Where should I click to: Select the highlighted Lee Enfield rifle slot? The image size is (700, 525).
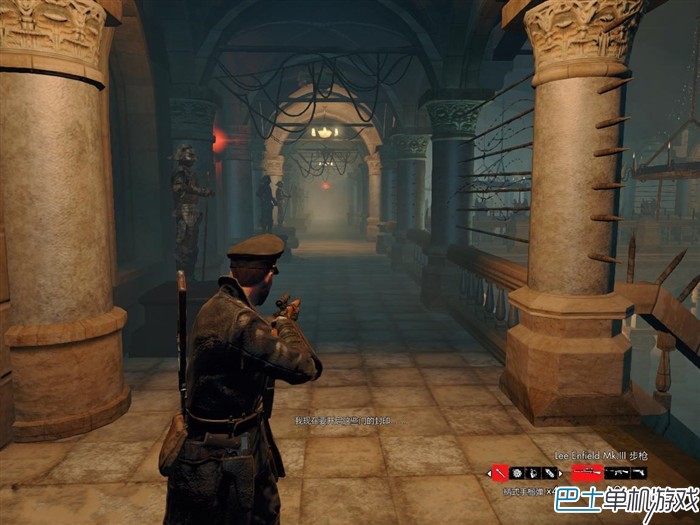[587, 472]
